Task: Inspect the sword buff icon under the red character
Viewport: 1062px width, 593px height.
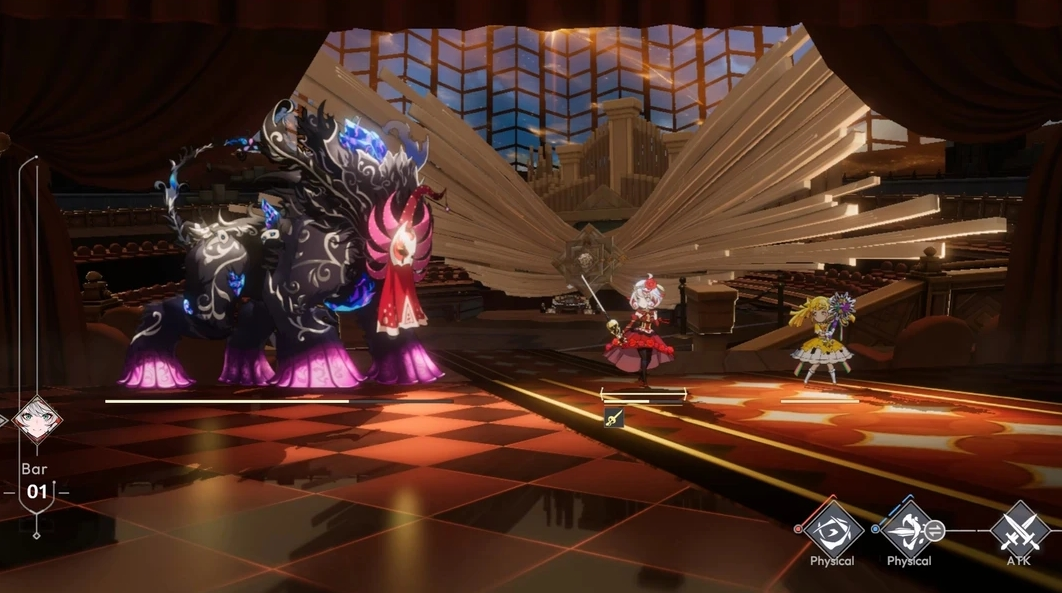Action: pyautogui.click(x=613, y=419)
